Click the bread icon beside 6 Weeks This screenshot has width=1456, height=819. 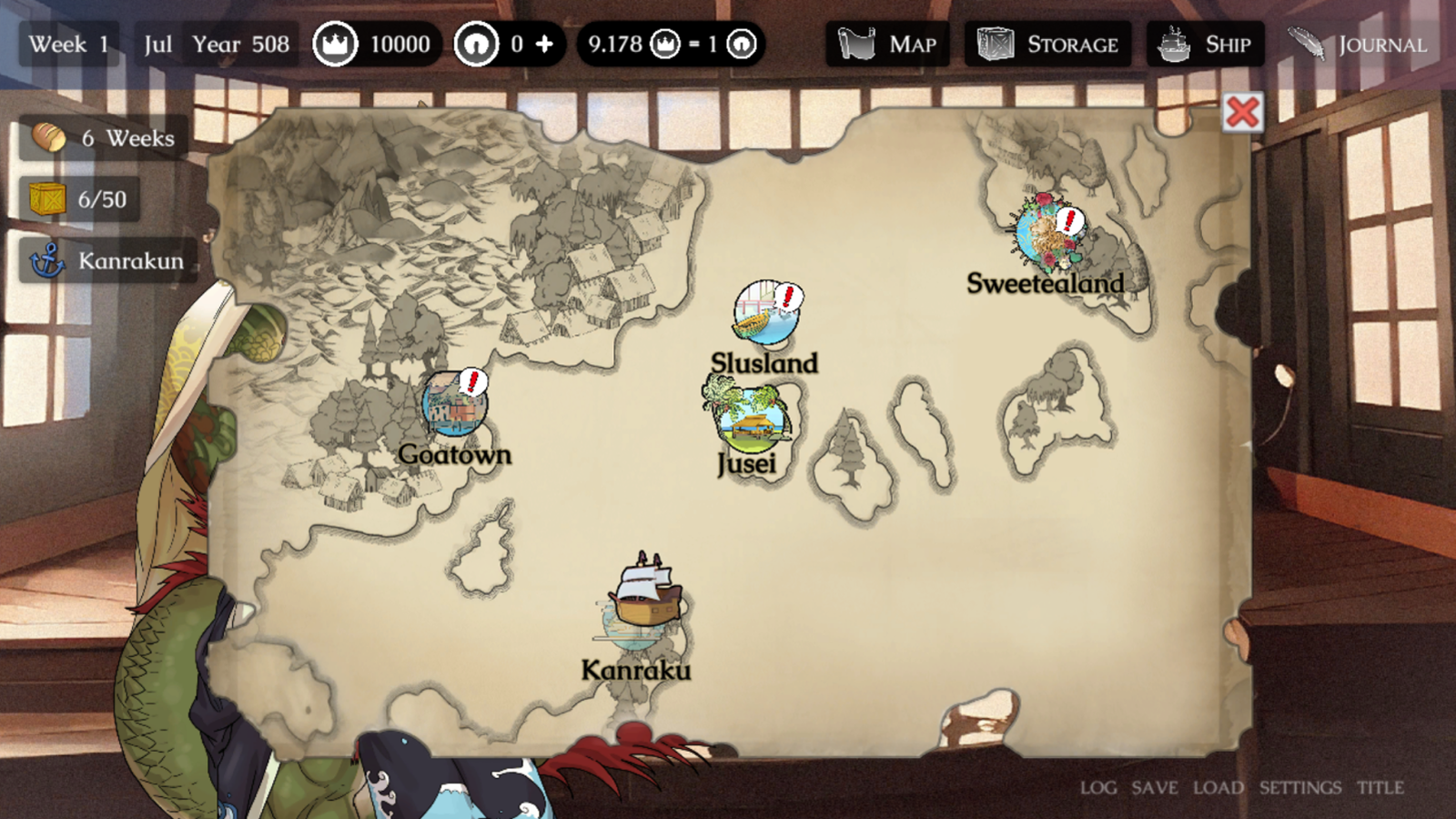[x=47, y=137]
